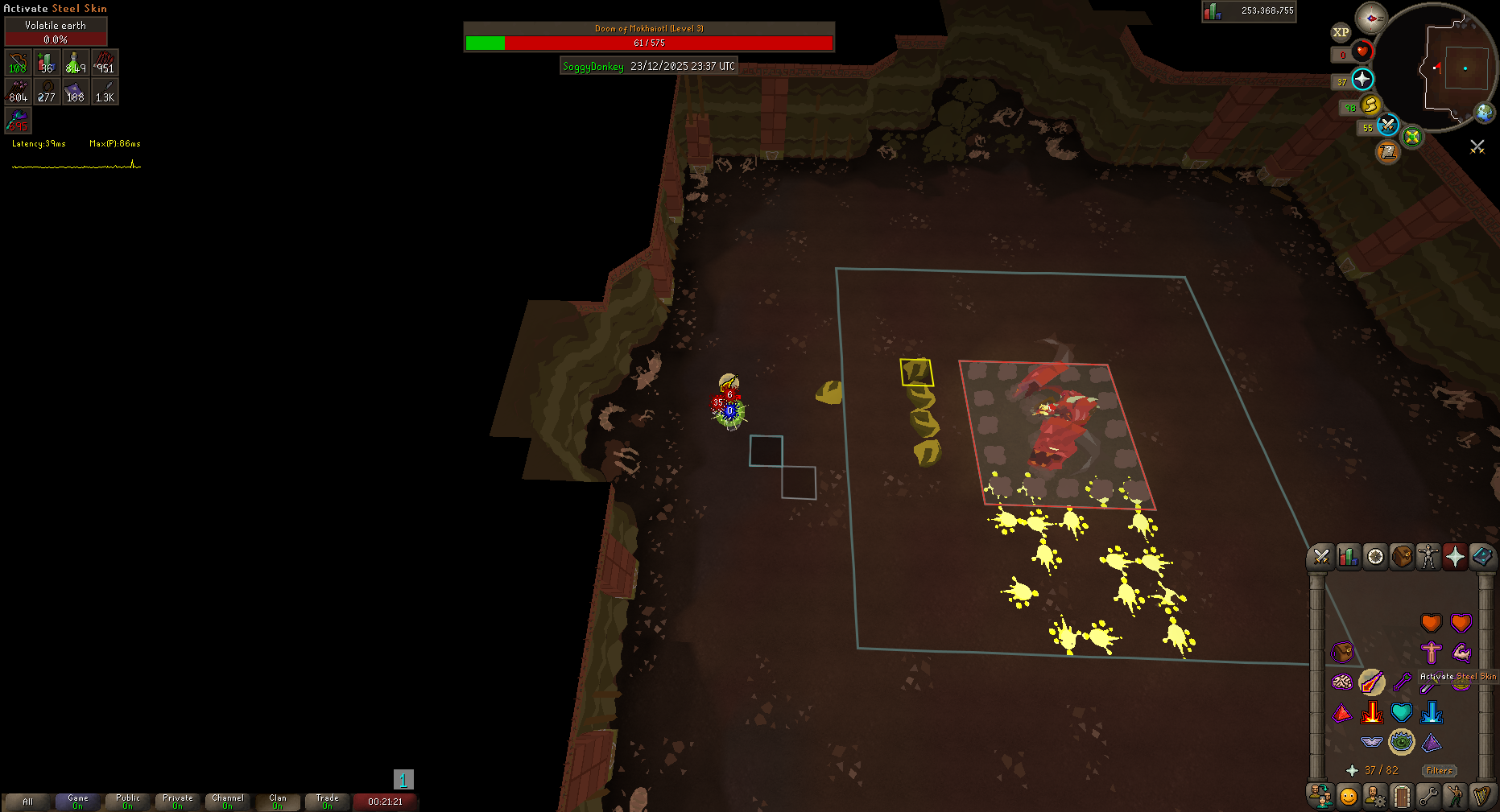
Task: Activate the special attack orb
Action: pos(1387,125)
